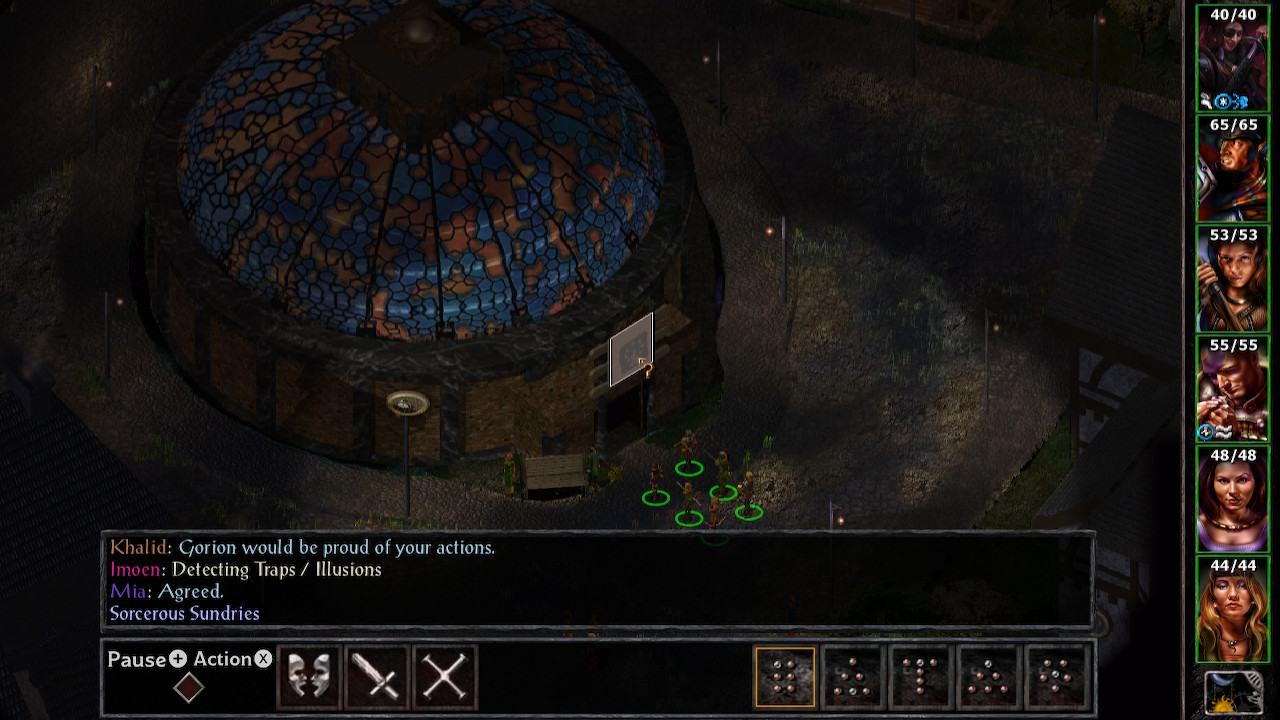The height and width of the screenshot is (720, 1280).
Task: Select the talk action with twin masks
Action: (x=309, y=677)
